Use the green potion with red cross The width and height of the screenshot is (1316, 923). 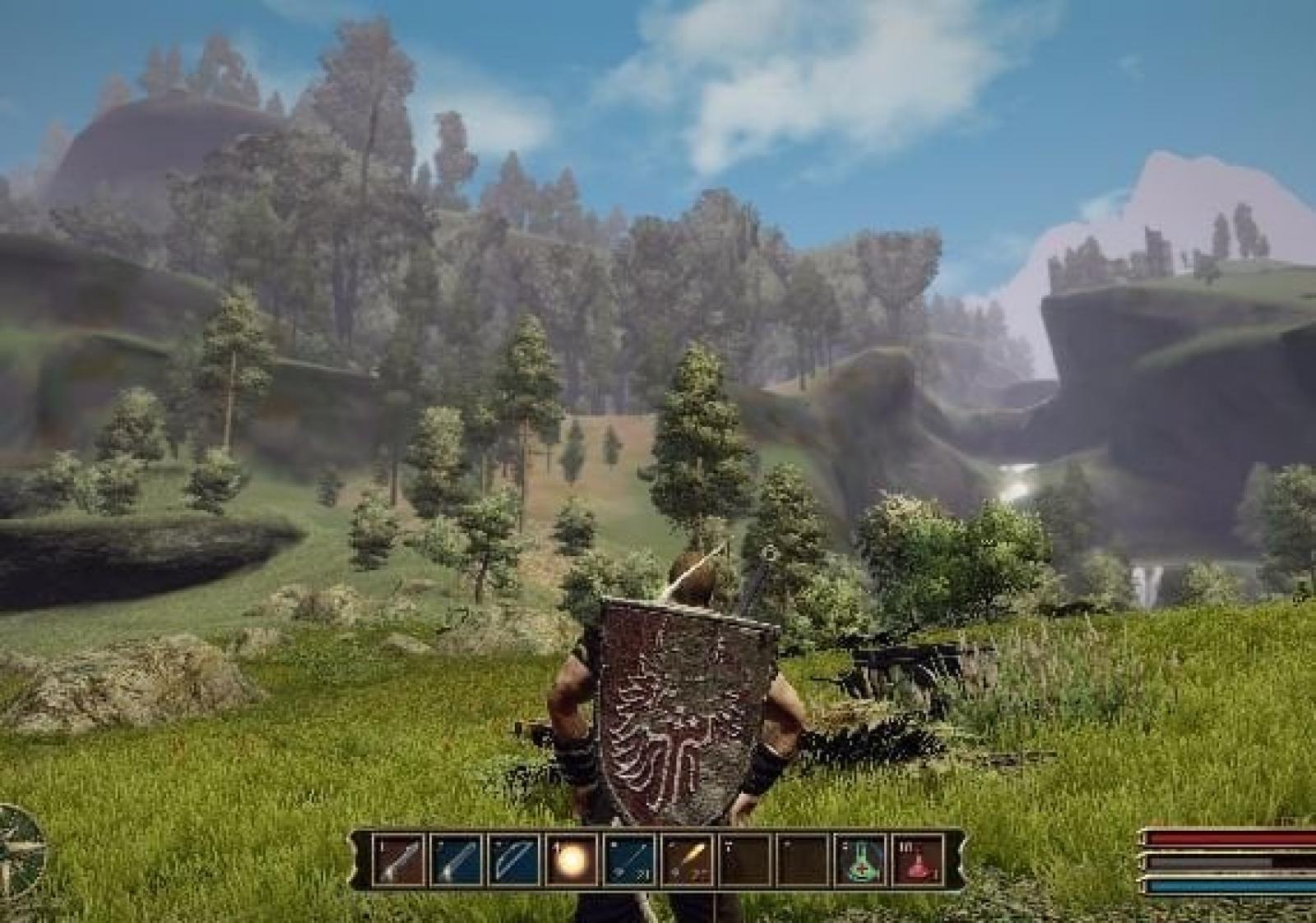[861, 860]
